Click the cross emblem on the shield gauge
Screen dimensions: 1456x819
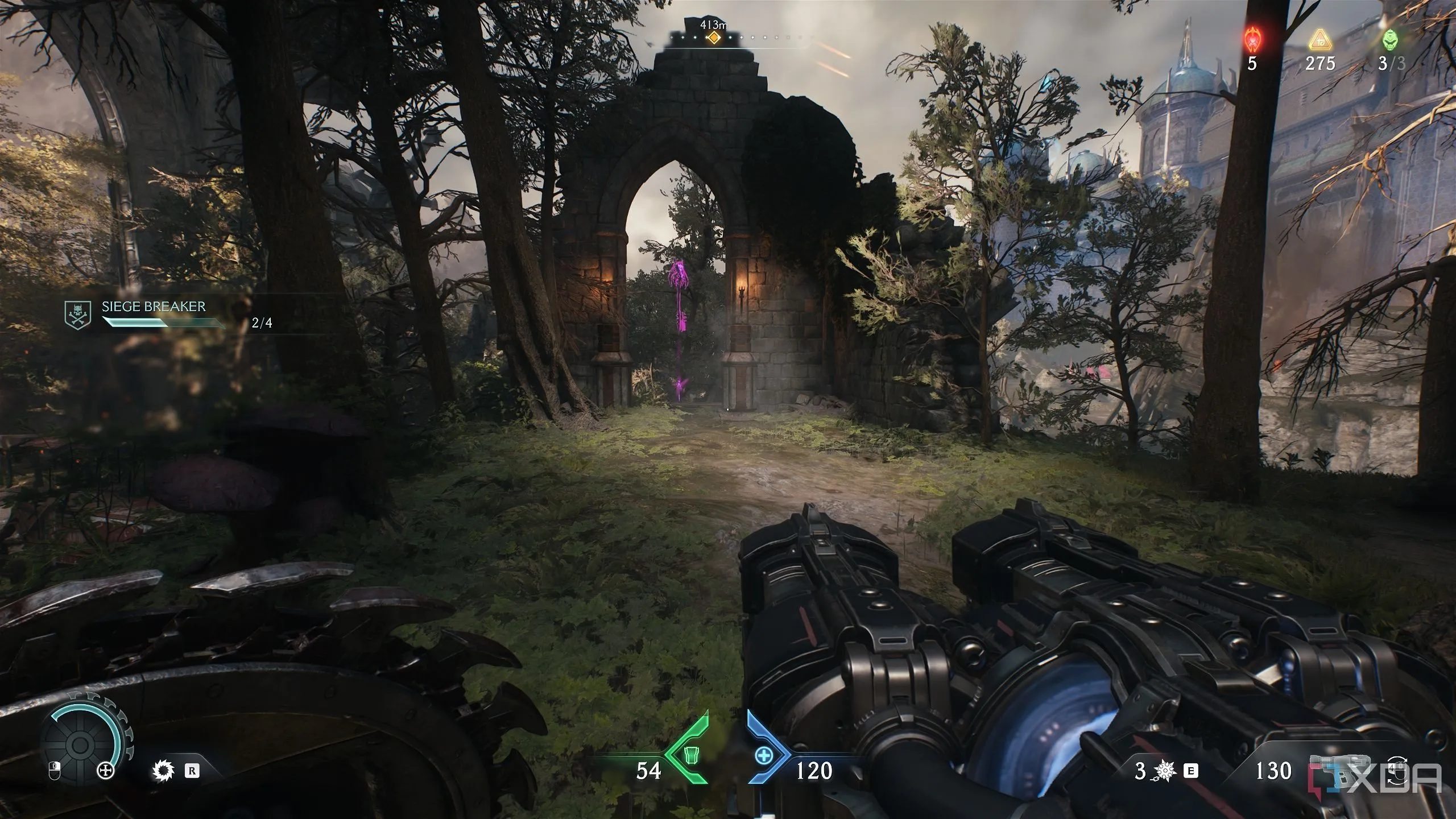[x=106, y=771]
